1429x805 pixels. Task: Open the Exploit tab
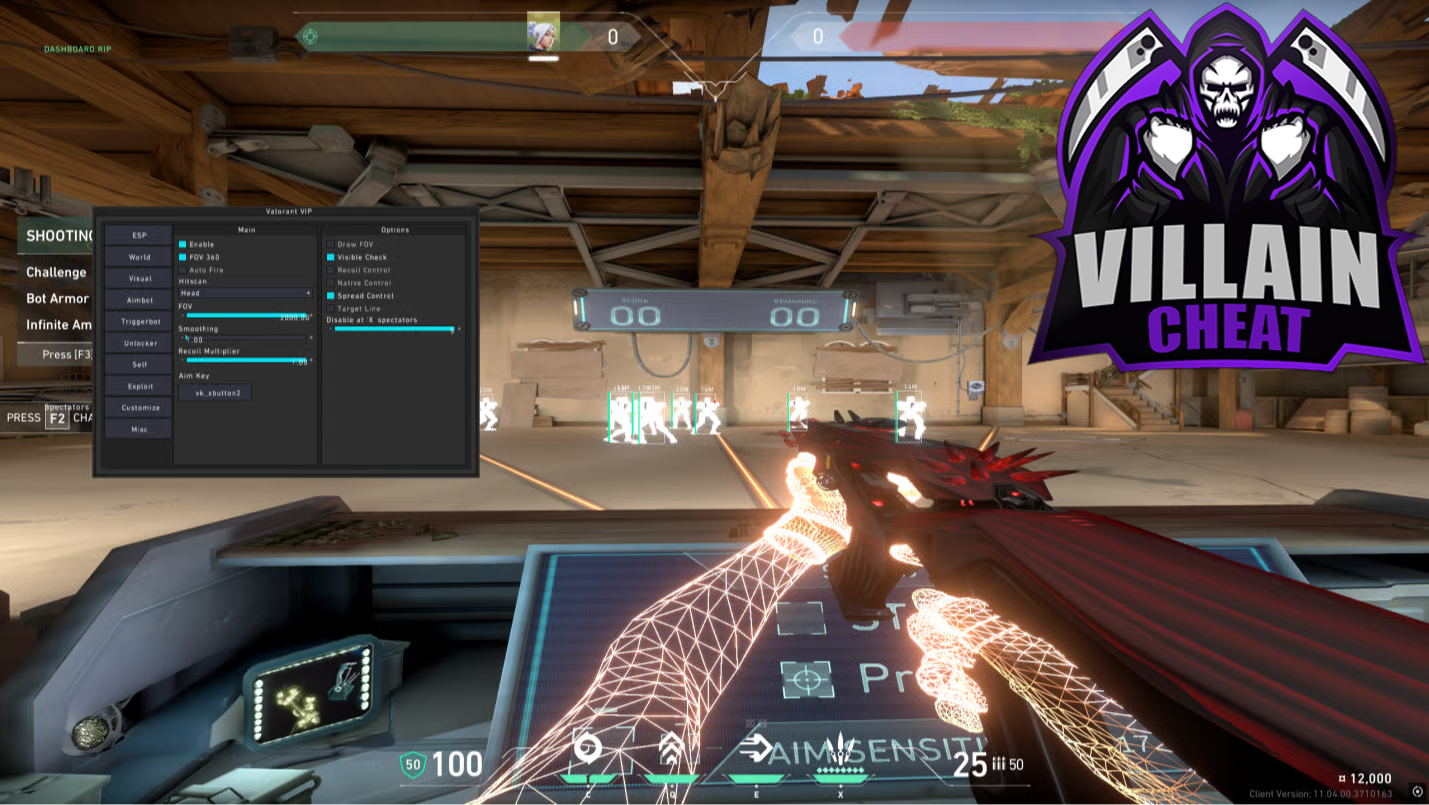[139, 386]
